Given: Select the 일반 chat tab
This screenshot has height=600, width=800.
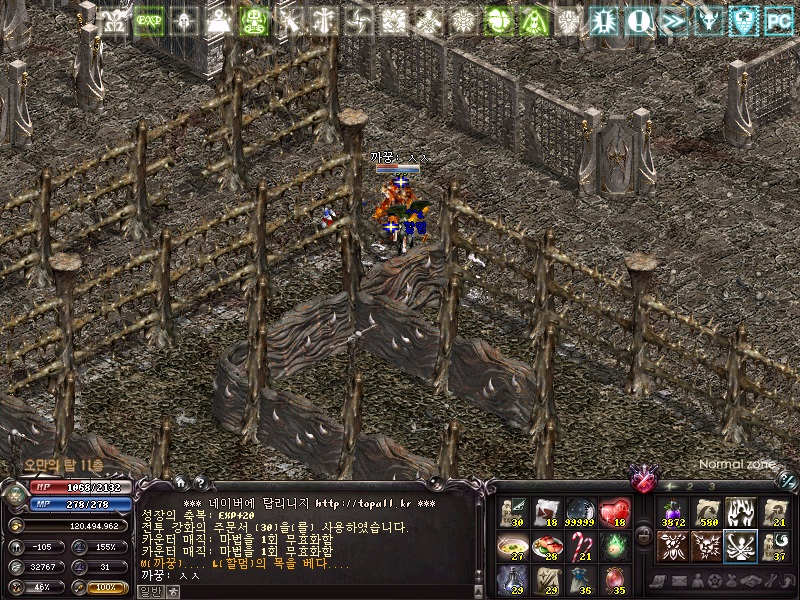Looking at the screenshot, I should pyautogui.click(x=150, y=592).
